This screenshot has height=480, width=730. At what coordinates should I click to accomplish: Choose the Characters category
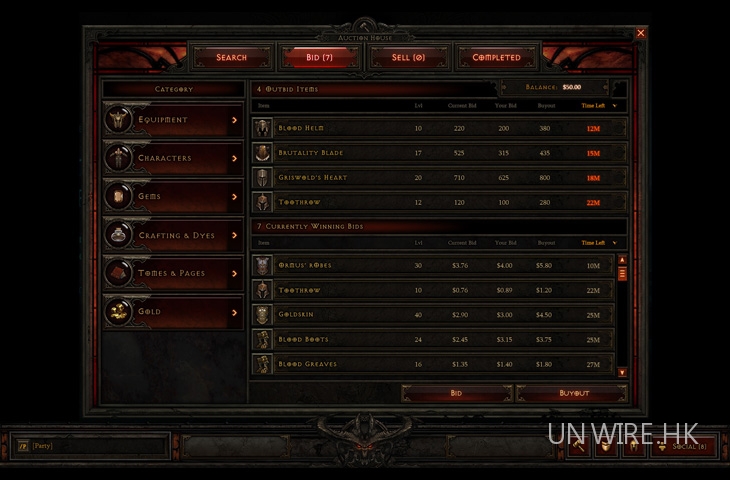click(173, 158)
